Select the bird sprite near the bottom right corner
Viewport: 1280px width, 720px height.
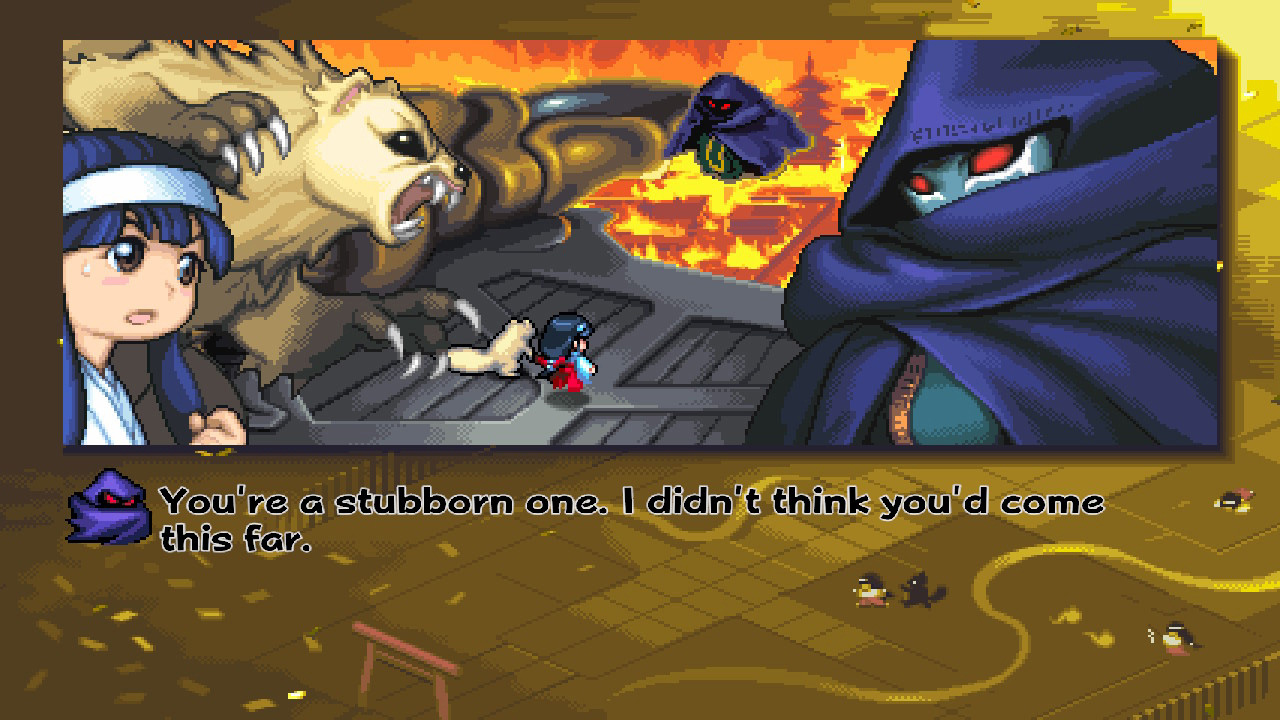(1175, 635)
